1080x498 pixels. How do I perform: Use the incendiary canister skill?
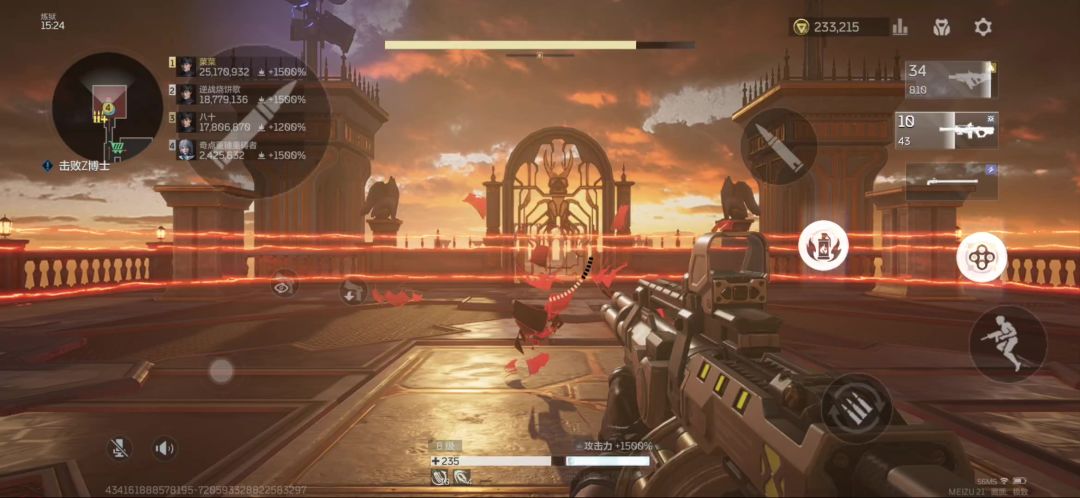point(823,246)
